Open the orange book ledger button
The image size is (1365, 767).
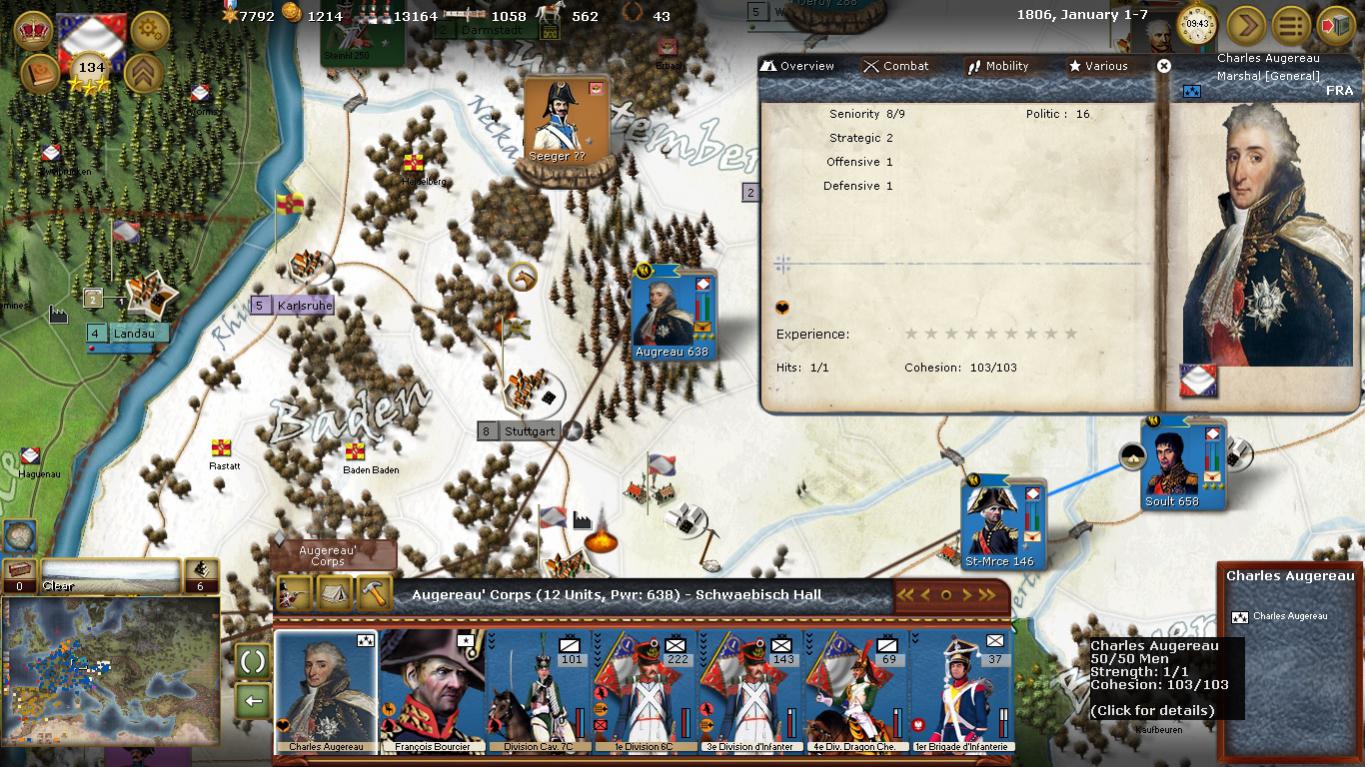[39, 75]
